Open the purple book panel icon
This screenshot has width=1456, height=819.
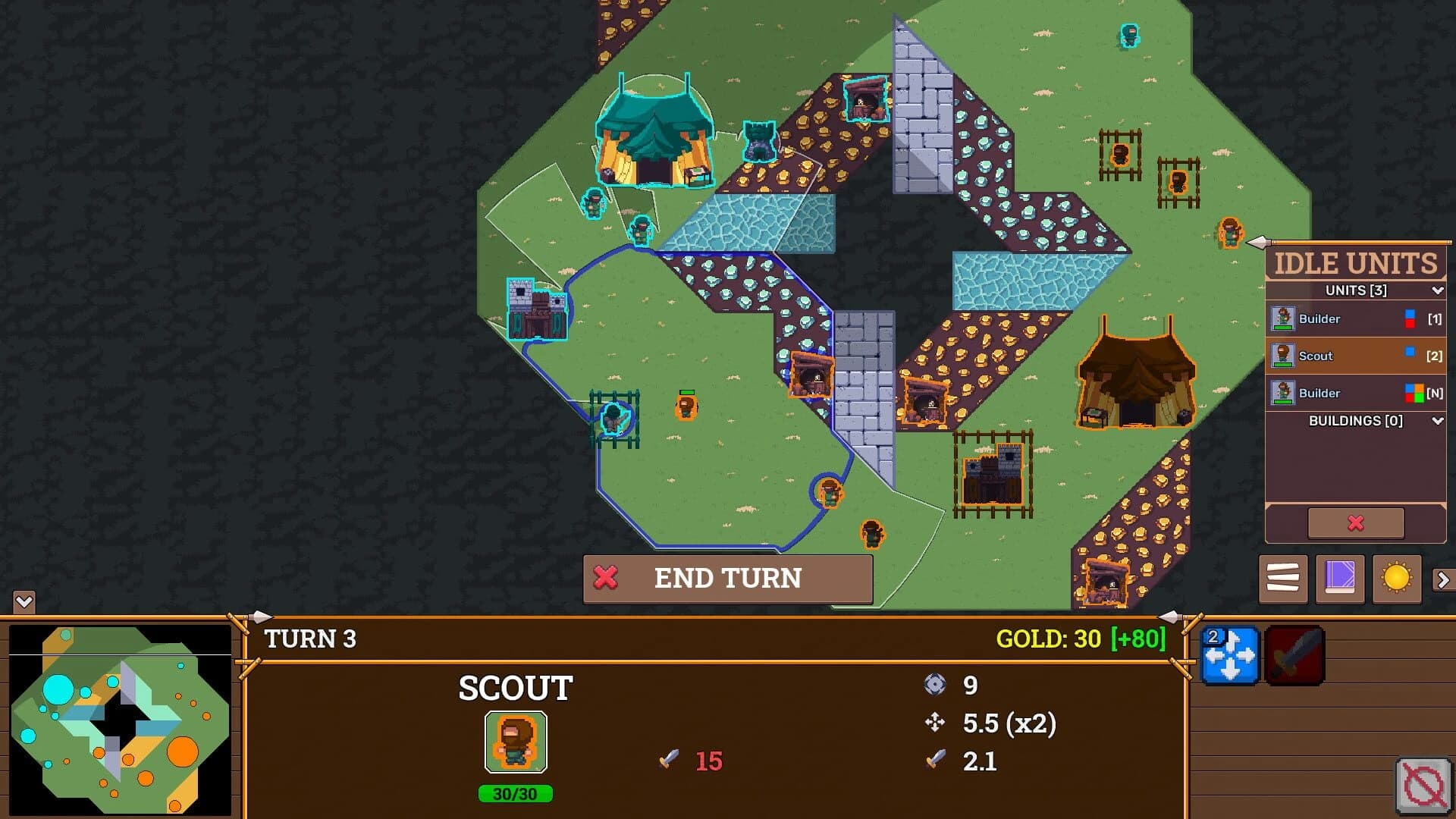tap(1339, 580)
